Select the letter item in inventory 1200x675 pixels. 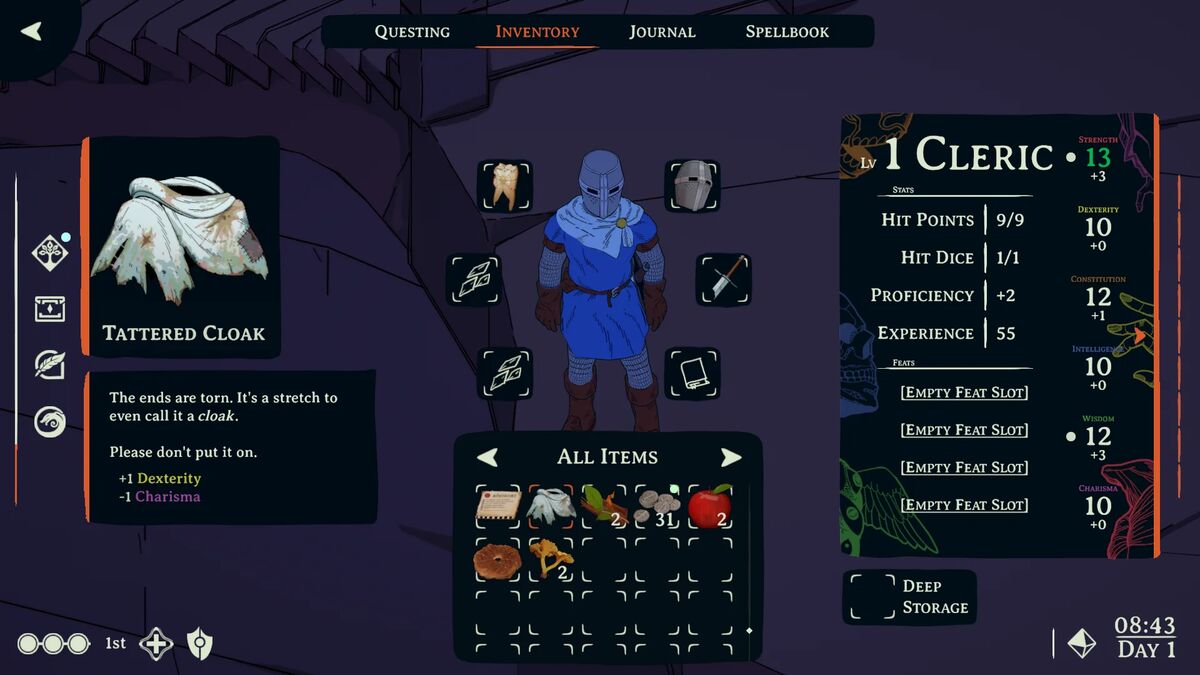[498, 506]
